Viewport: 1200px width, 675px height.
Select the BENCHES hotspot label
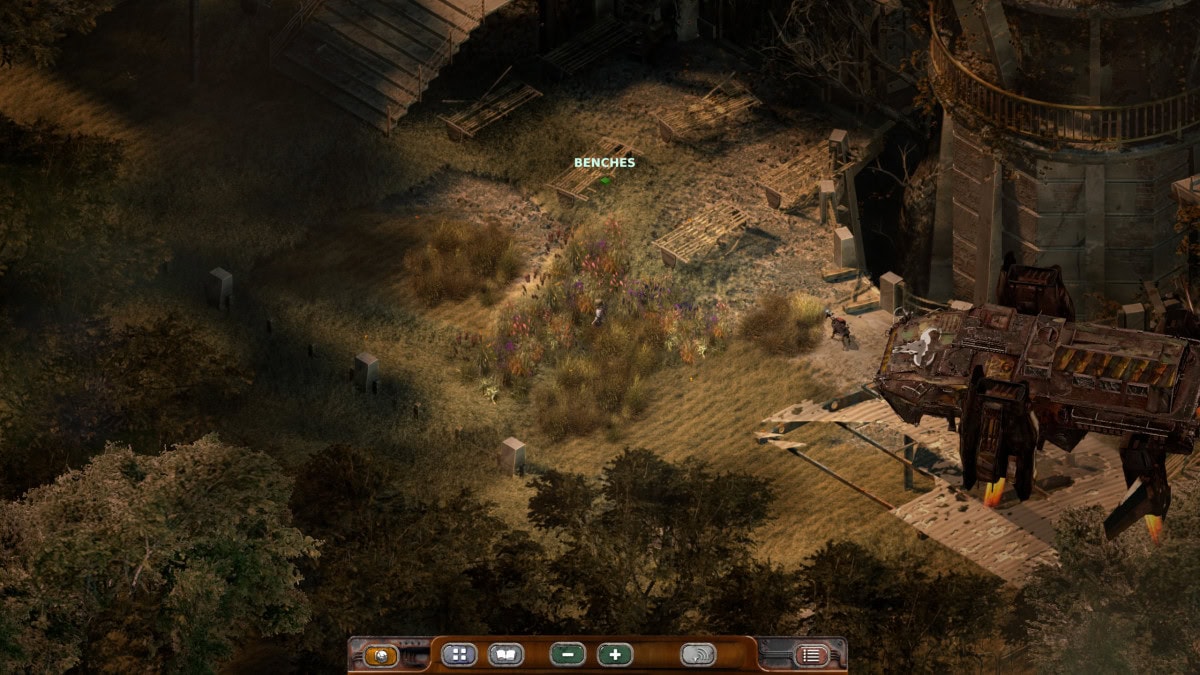tap(604, 162)
